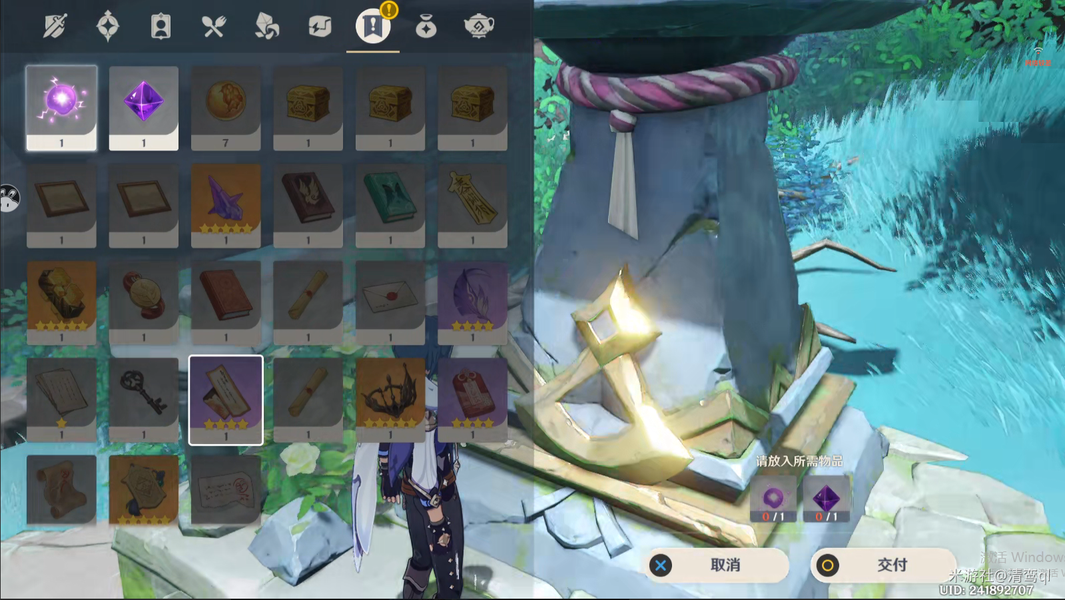Open the character development items tab
This screenshot has width=1065, height=600.
point(161,26)
